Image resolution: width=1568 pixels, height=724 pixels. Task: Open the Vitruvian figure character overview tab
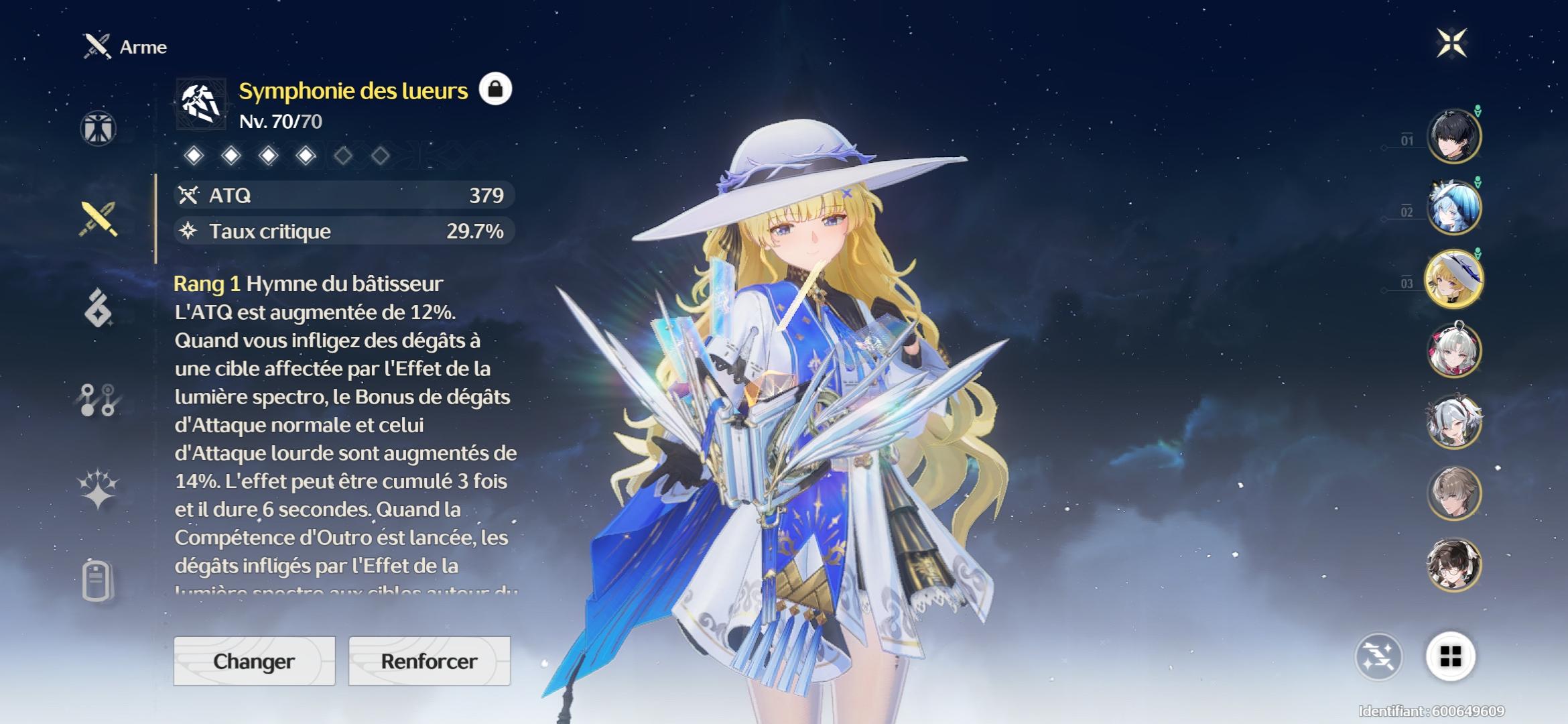(99, 128)
